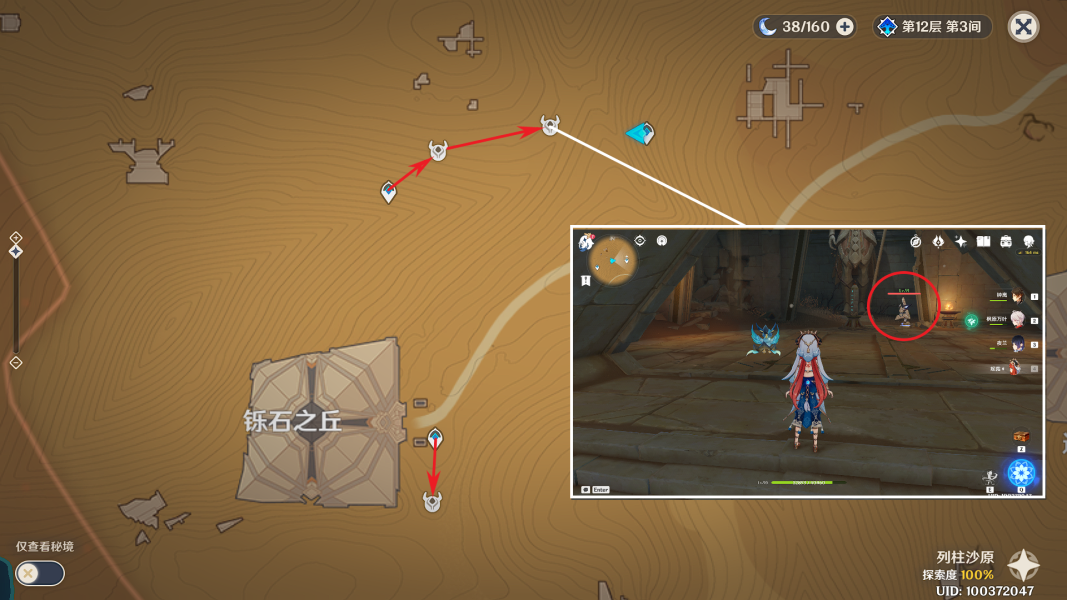The image size is (1067, 600).
Task: Toggle the 仅查看秘境 domains-only switch
Action: tap(40, 573)
